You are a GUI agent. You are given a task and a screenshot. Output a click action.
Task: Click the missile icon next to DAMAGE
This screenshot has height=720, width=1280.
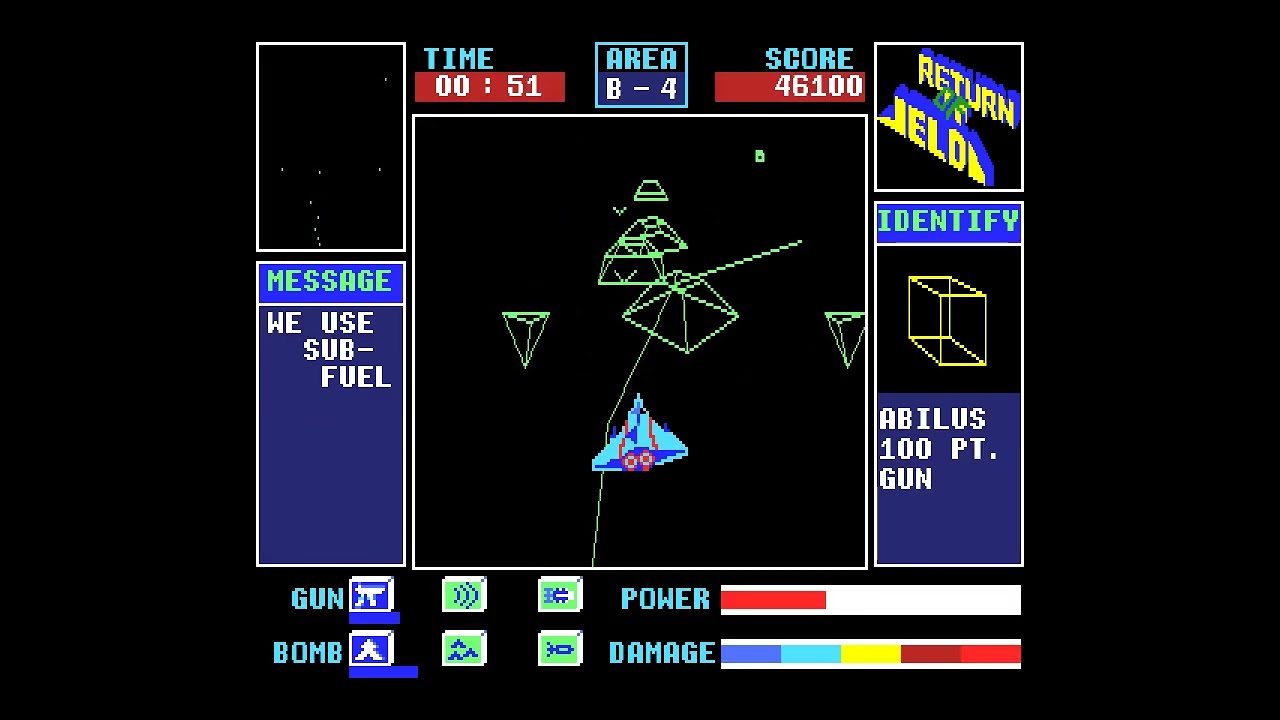point(559,649)
